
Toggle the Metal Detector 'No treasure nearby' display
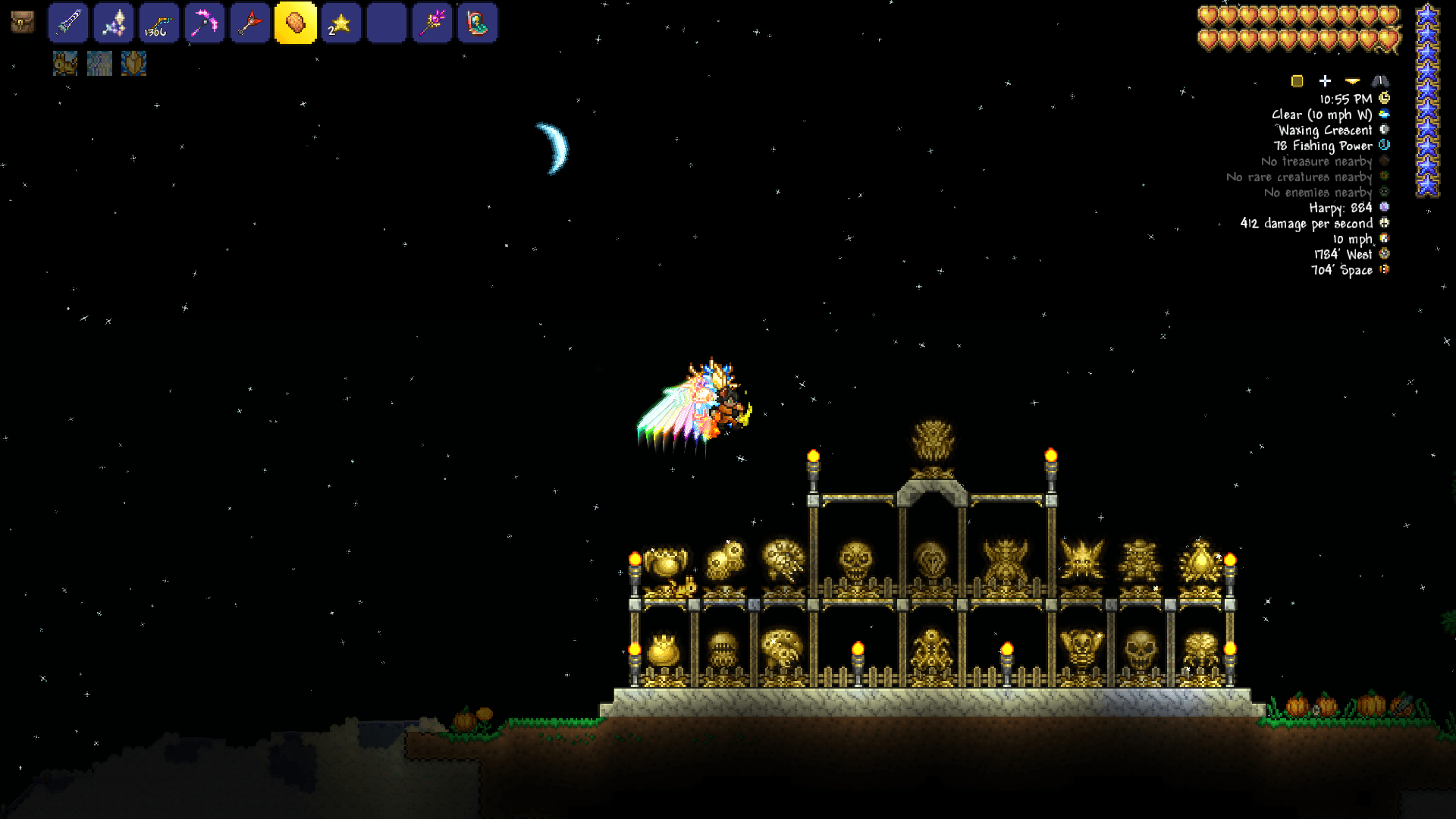pyautogui.click(x=1383, y=162)
